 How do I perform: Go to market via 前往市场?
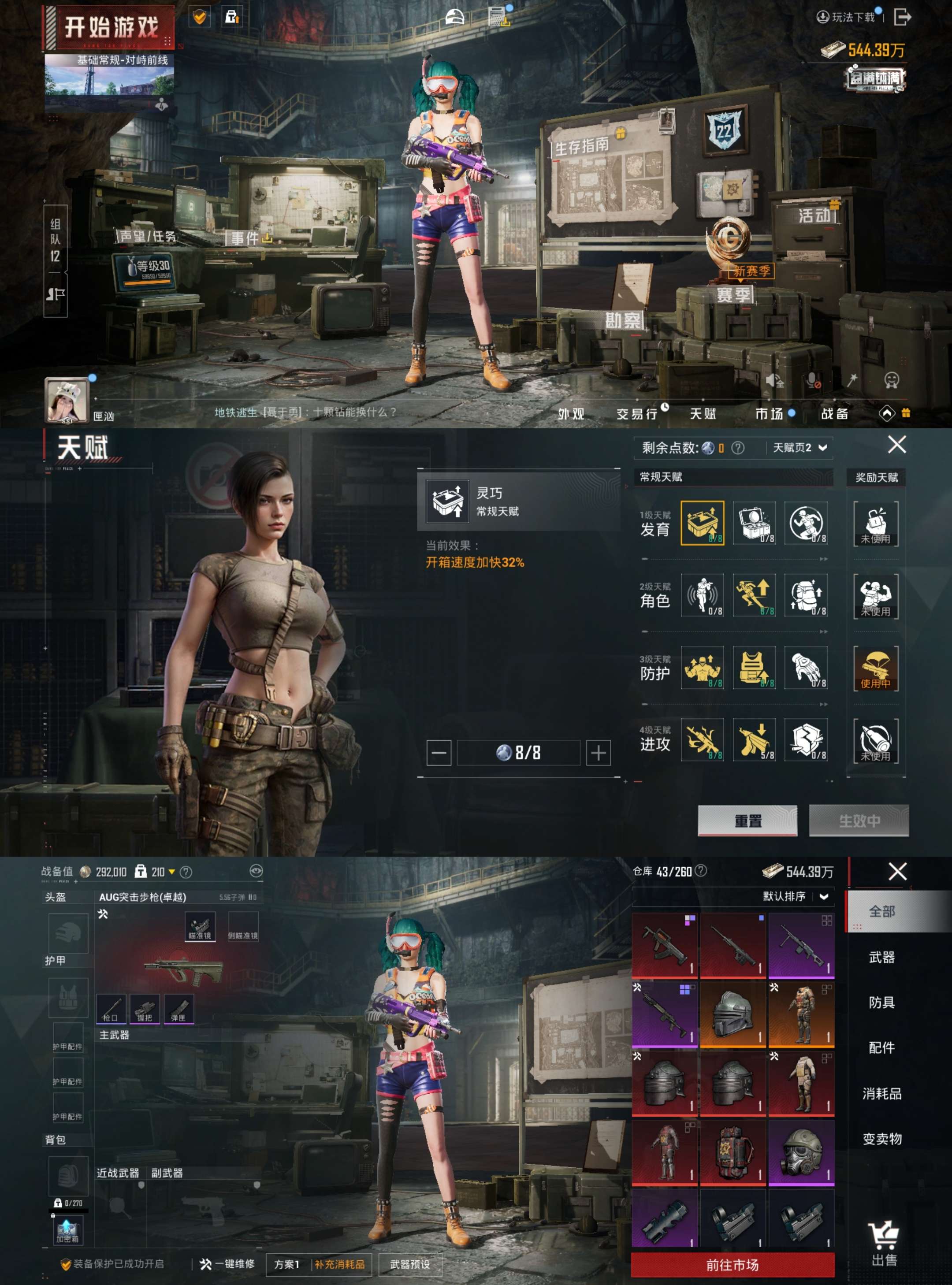(x=733, y=1265)
